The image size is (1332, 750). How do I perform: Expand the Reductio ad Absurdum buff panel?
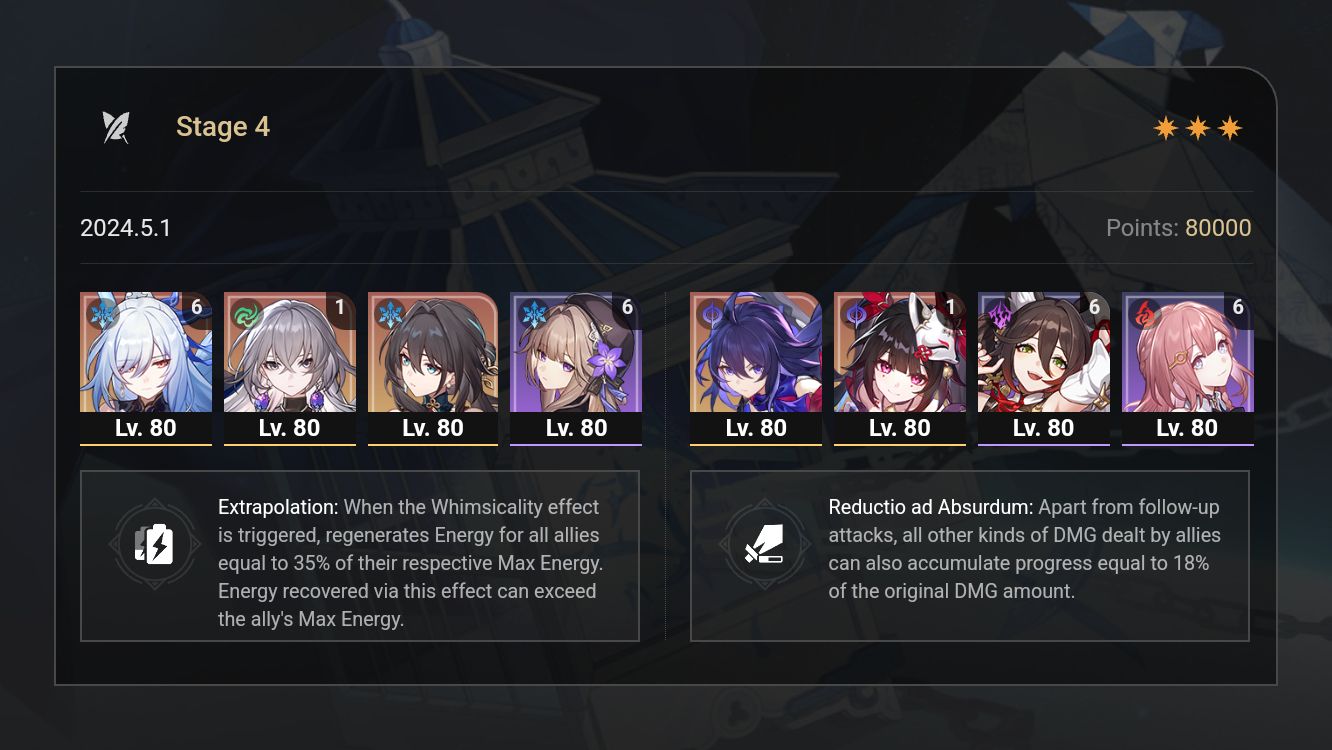click(x=968, y=555)
